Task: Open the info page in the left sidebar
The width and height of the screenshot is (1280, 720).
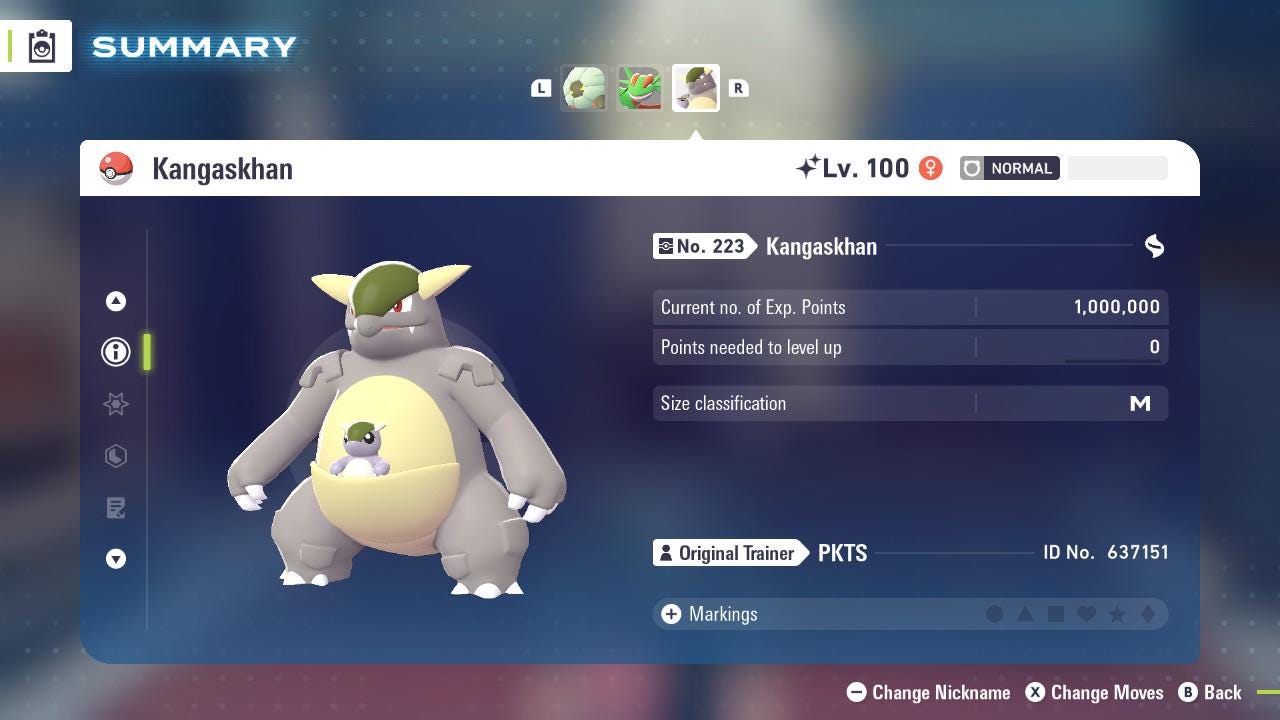Action: tap(116, 352)
